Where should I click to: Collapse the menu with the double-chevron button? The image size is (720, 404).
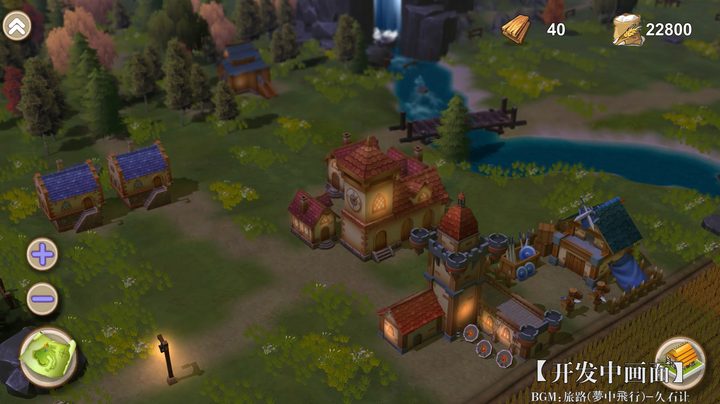coord(17,26)
